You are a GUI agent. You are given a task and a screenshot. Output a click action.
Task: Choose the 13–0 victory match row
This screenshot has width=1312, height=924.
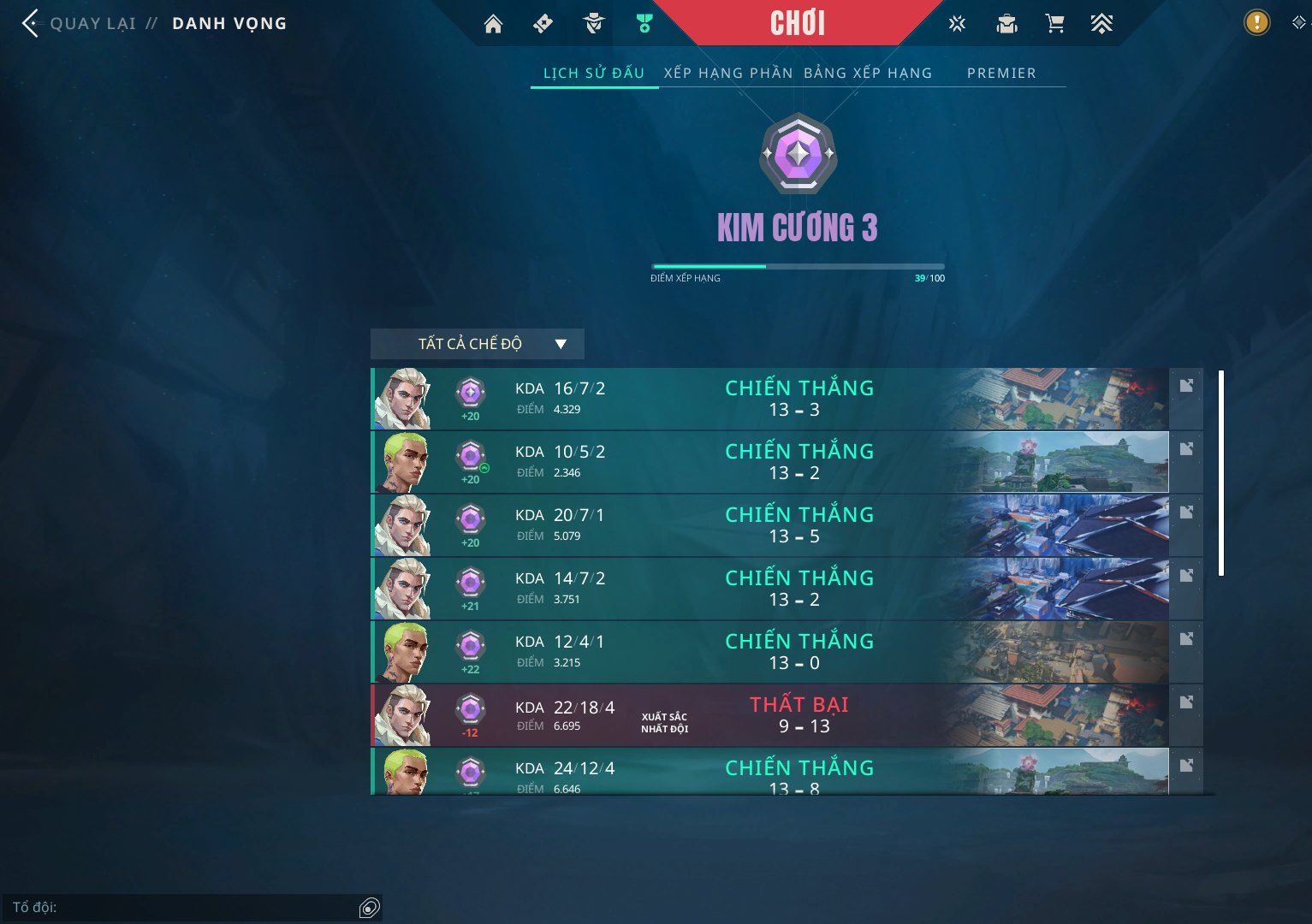770,652
